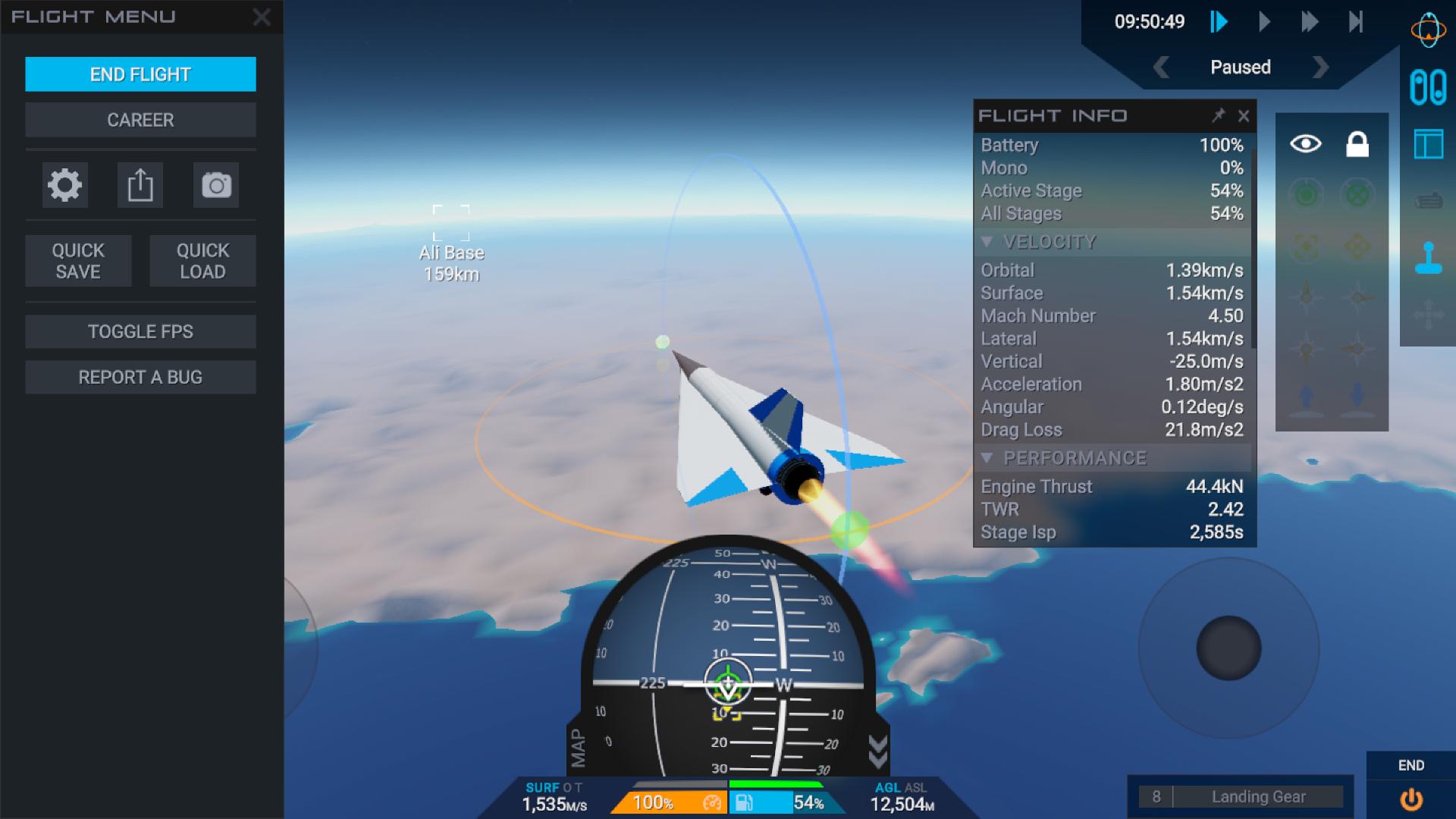Choose QUICK LOAD

tap(202, 261)
